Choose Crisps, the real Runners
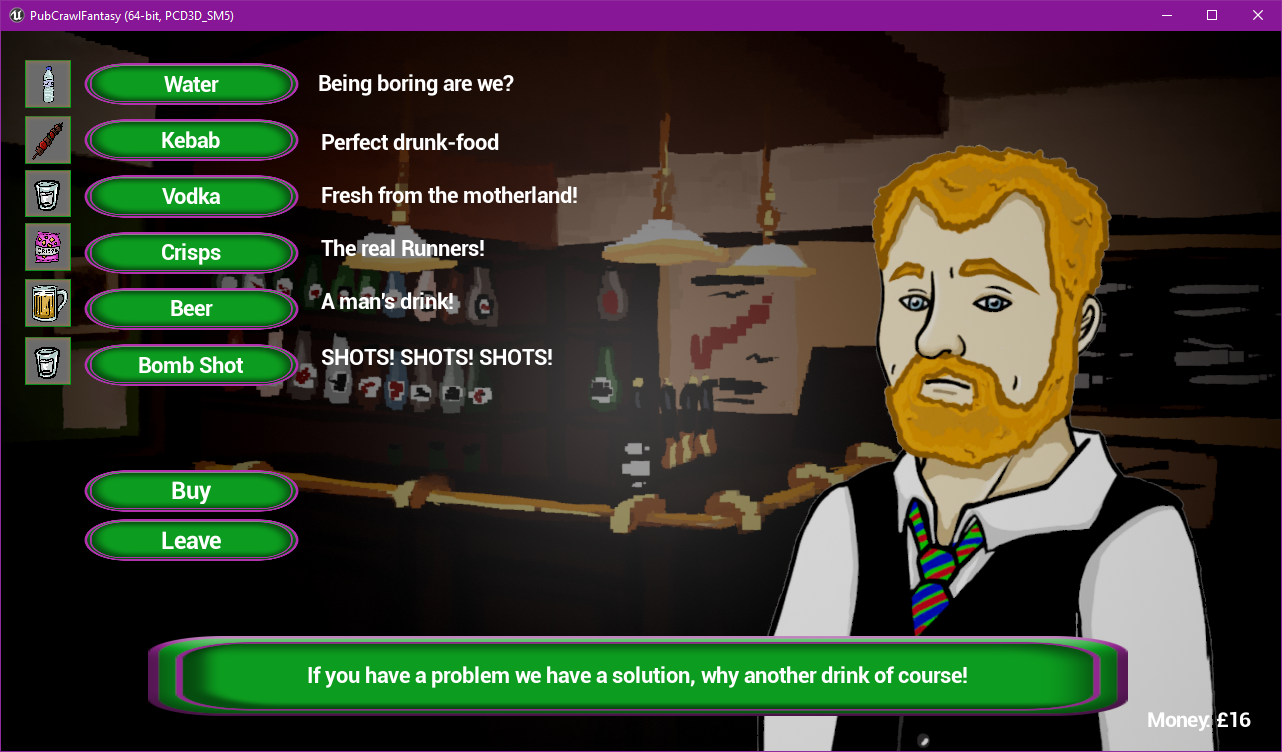This screenshot has height=752, width=1282. pos(191,252)
